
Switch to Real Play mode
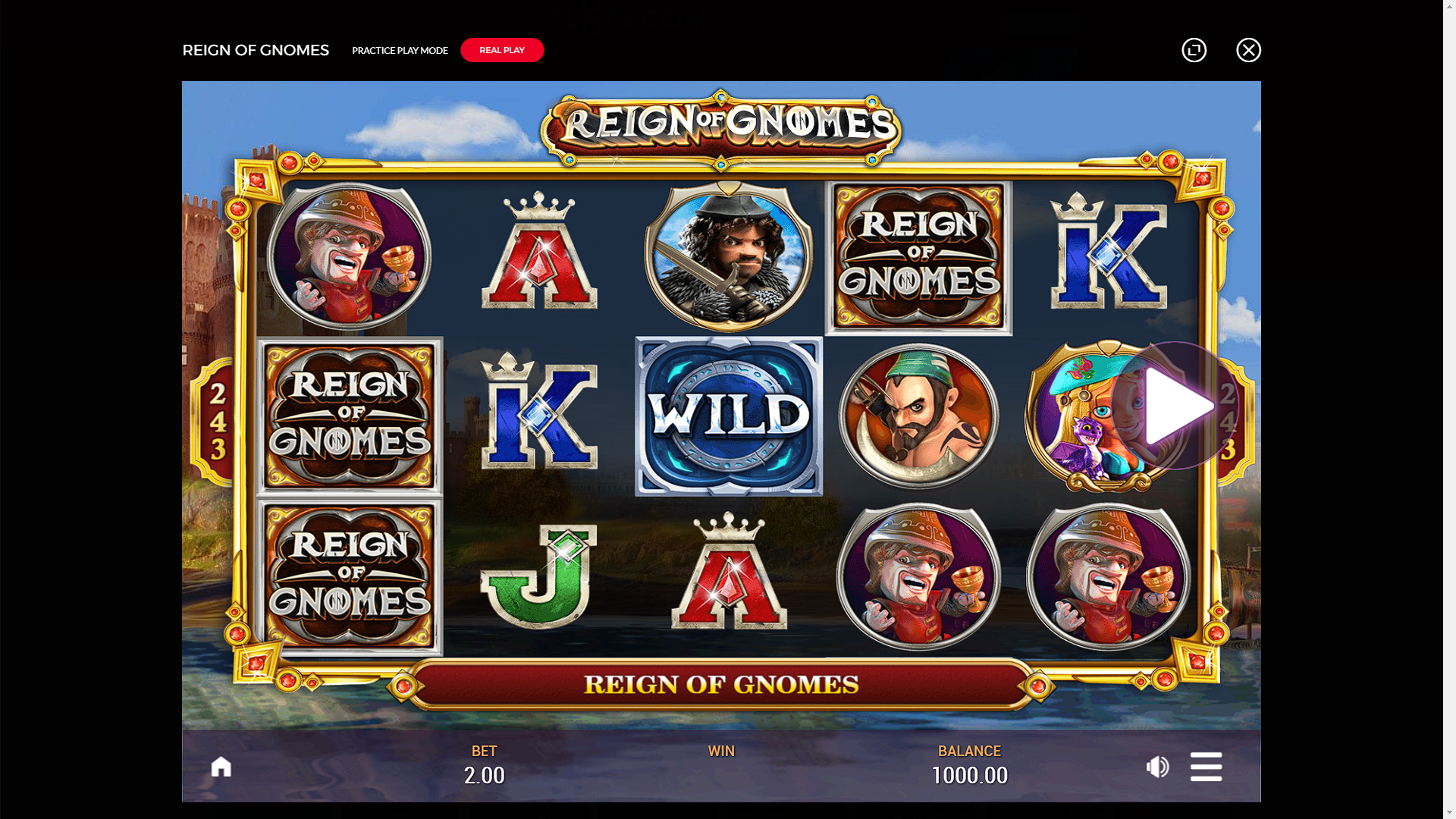point(502,50)
